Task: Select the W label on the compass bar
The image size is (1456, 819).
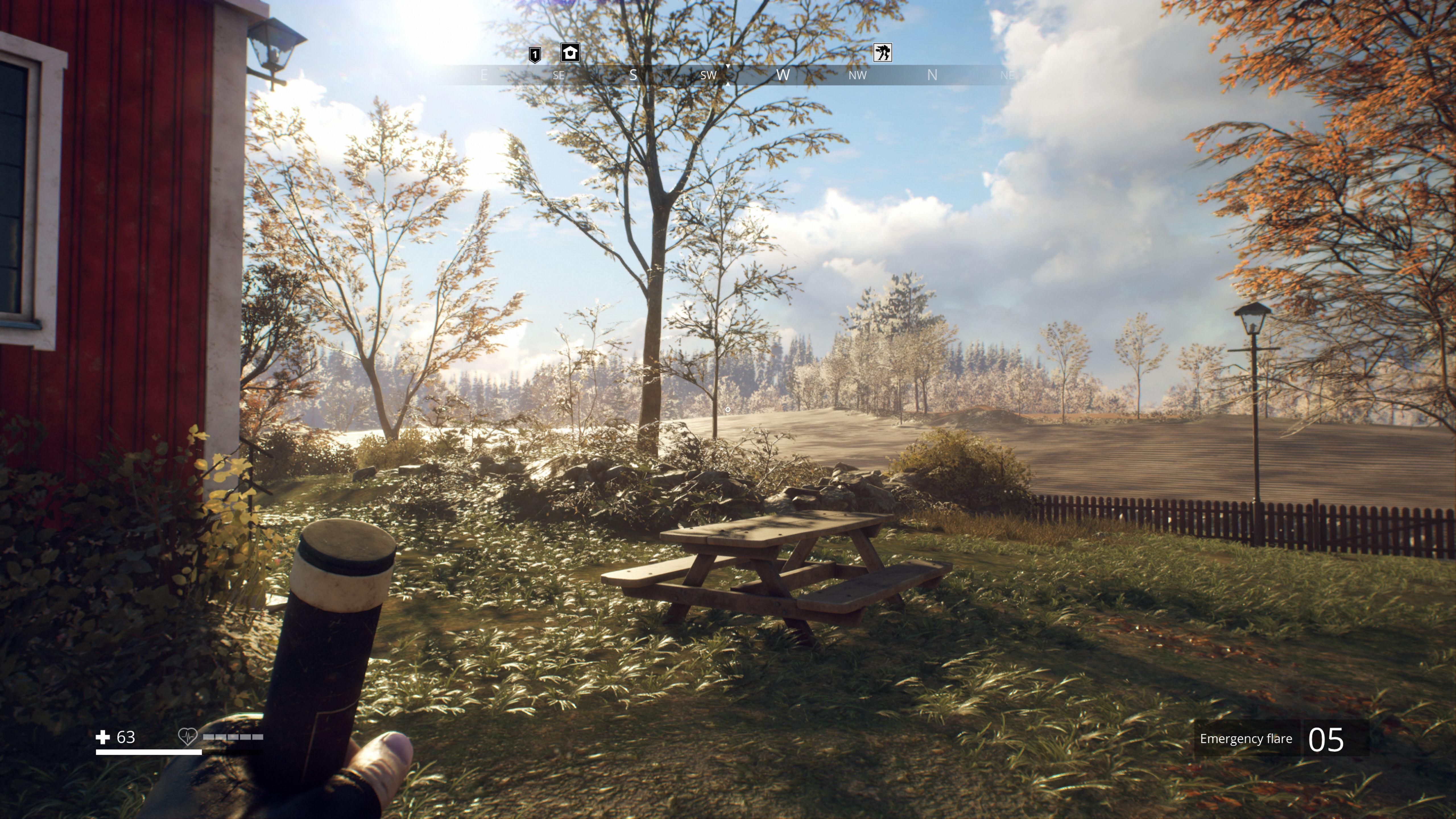Action: click(783, 75)
